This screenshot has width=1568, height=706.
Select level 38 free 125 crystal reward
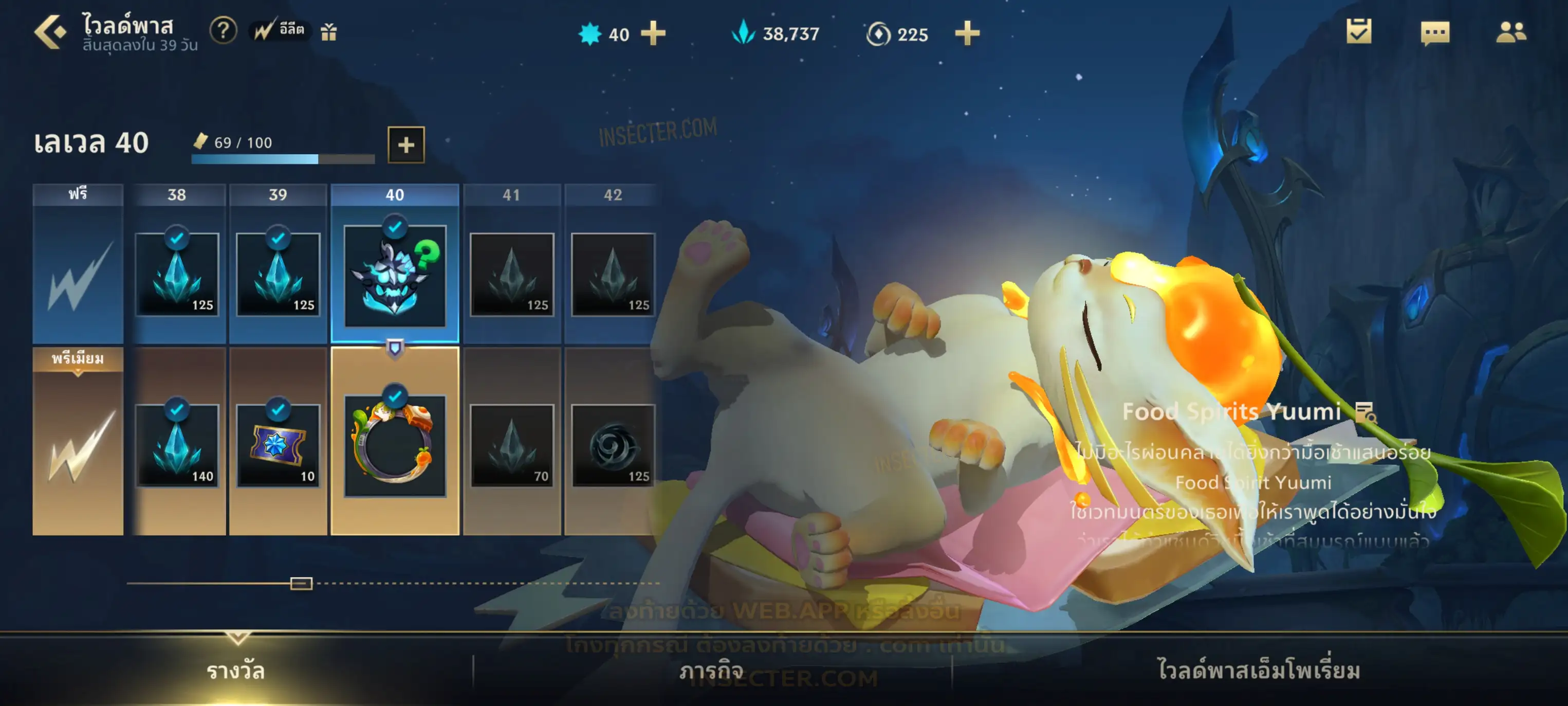coord(177,275)
